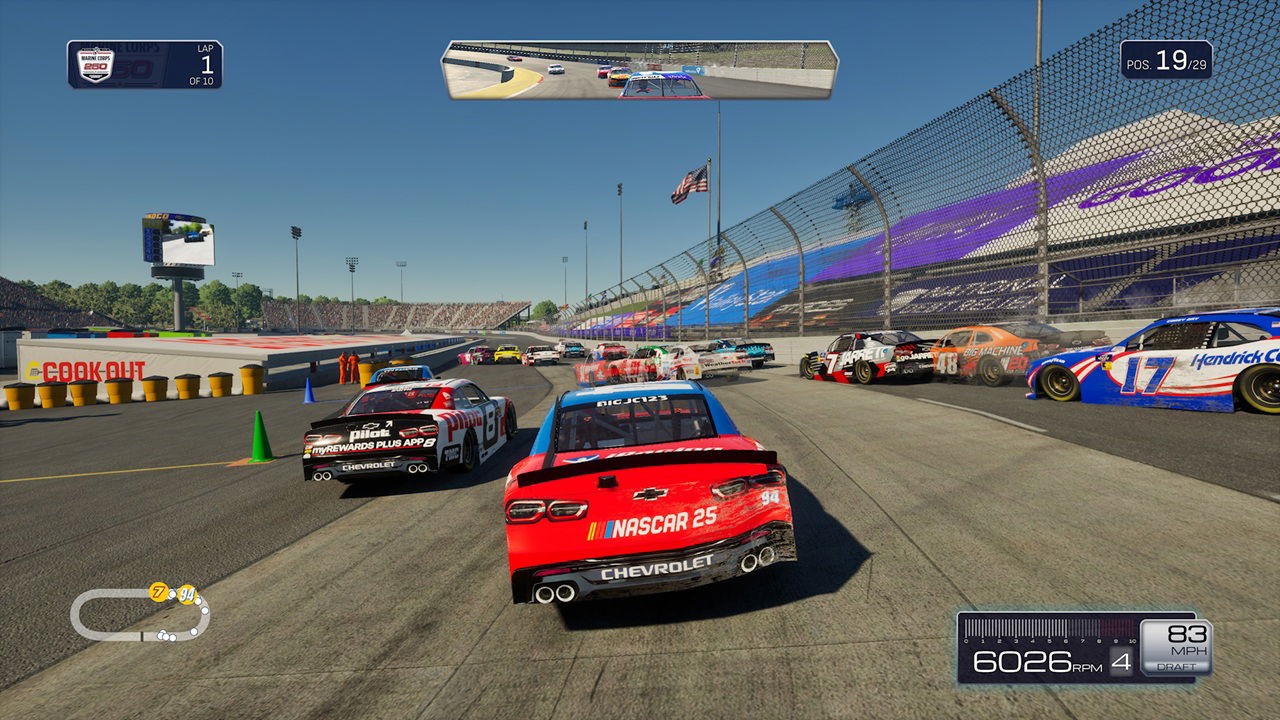This screenshot has height=720, width=1280.
Task: Click the number 7 car marker on minimap
Action: [158, 591]
